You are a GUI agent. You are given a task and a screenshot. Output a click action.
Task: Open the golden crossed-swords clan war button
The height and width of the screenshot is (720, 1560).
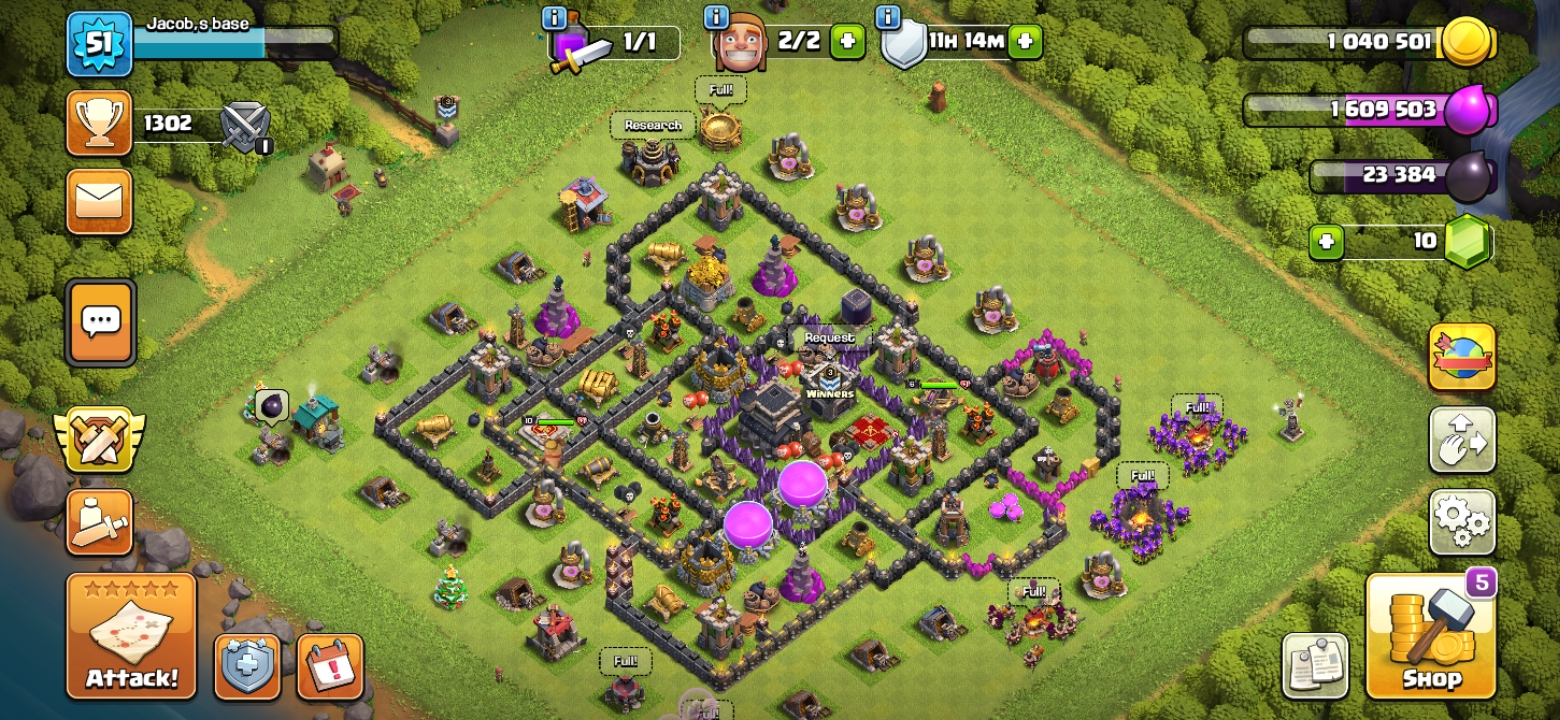99,439
